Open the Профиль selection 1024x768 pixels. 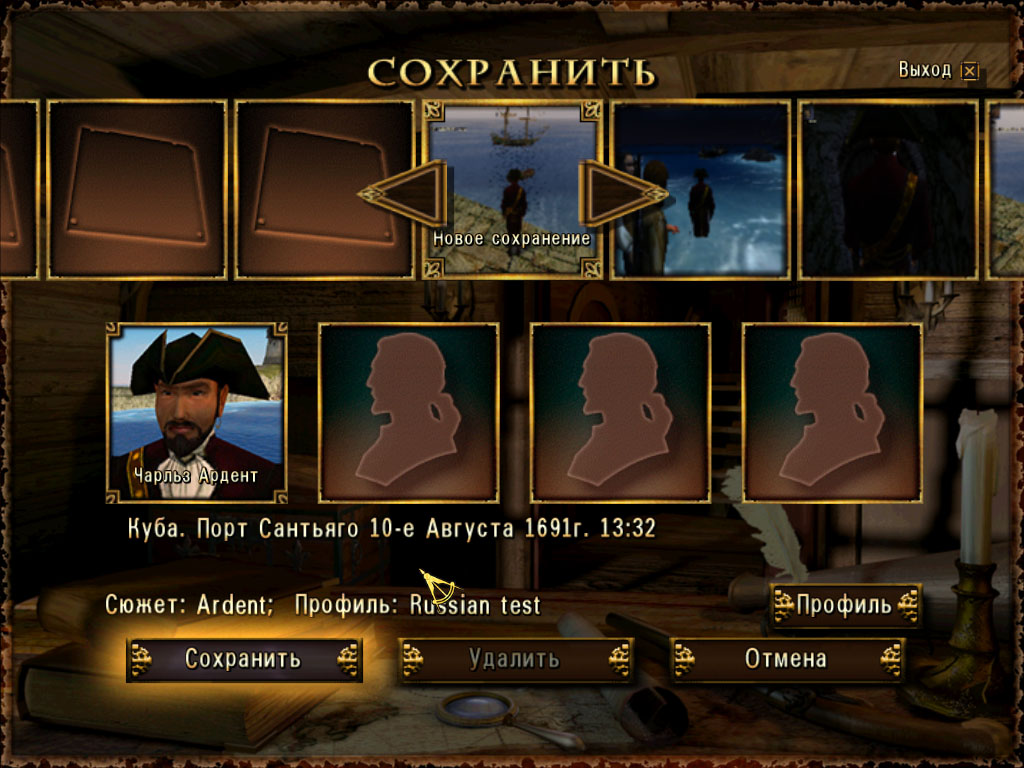pos(844,605)
